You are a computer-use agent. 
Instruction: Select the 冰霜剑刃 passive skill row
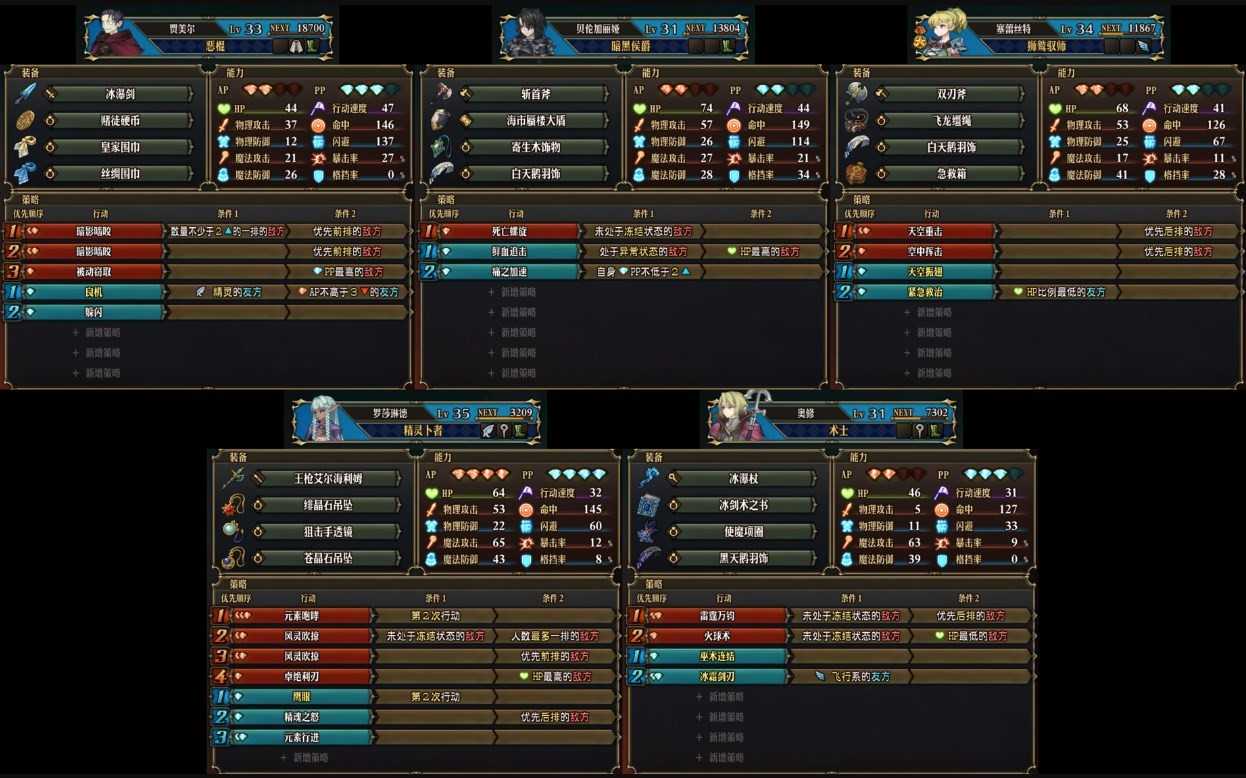tap(716, 677)
